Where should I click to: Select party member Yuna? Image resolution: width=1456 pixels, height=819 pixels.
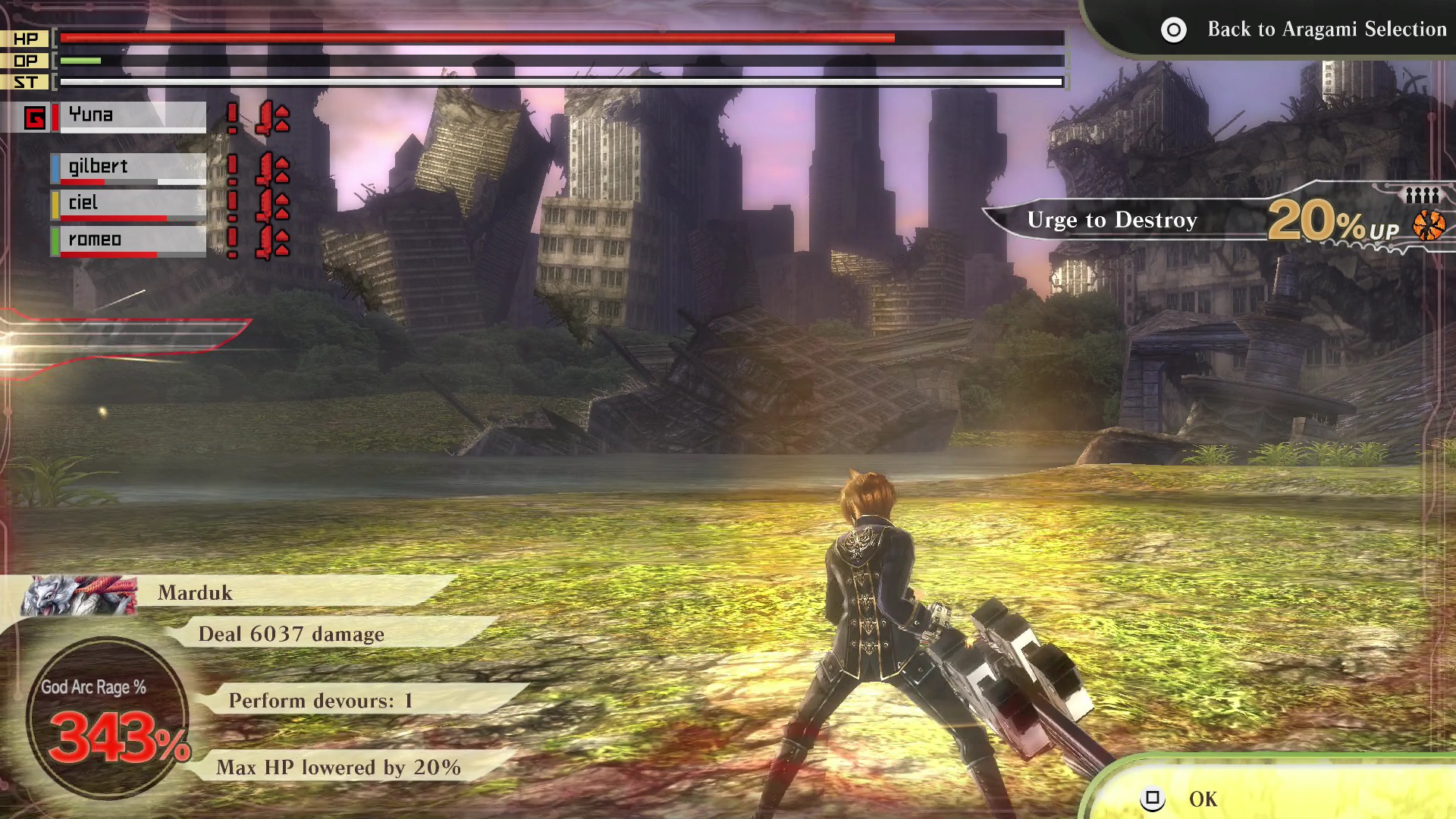130,116
